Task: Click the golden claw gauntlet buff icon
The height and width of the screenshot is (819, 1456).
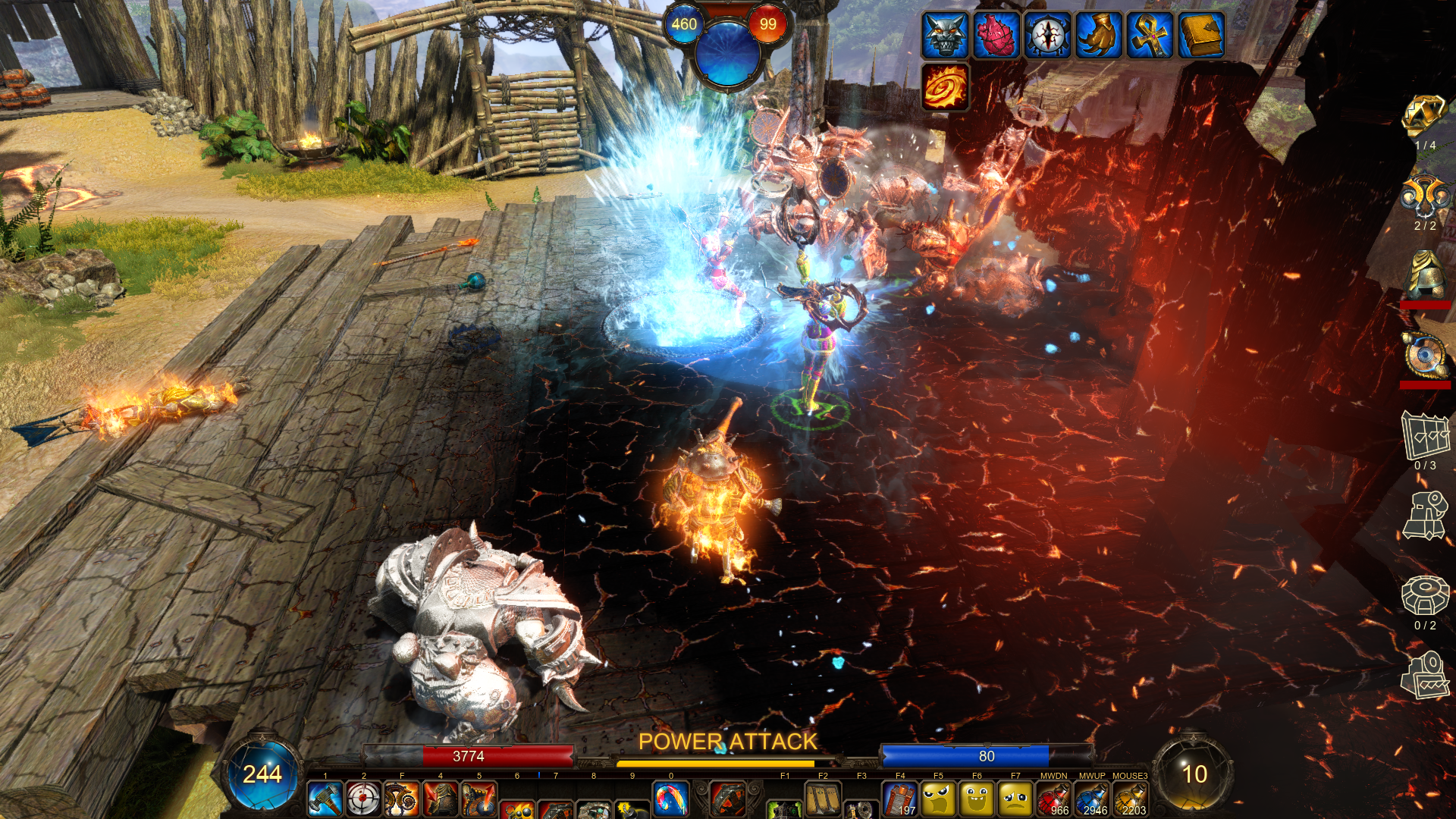Action: (1099, 35)
